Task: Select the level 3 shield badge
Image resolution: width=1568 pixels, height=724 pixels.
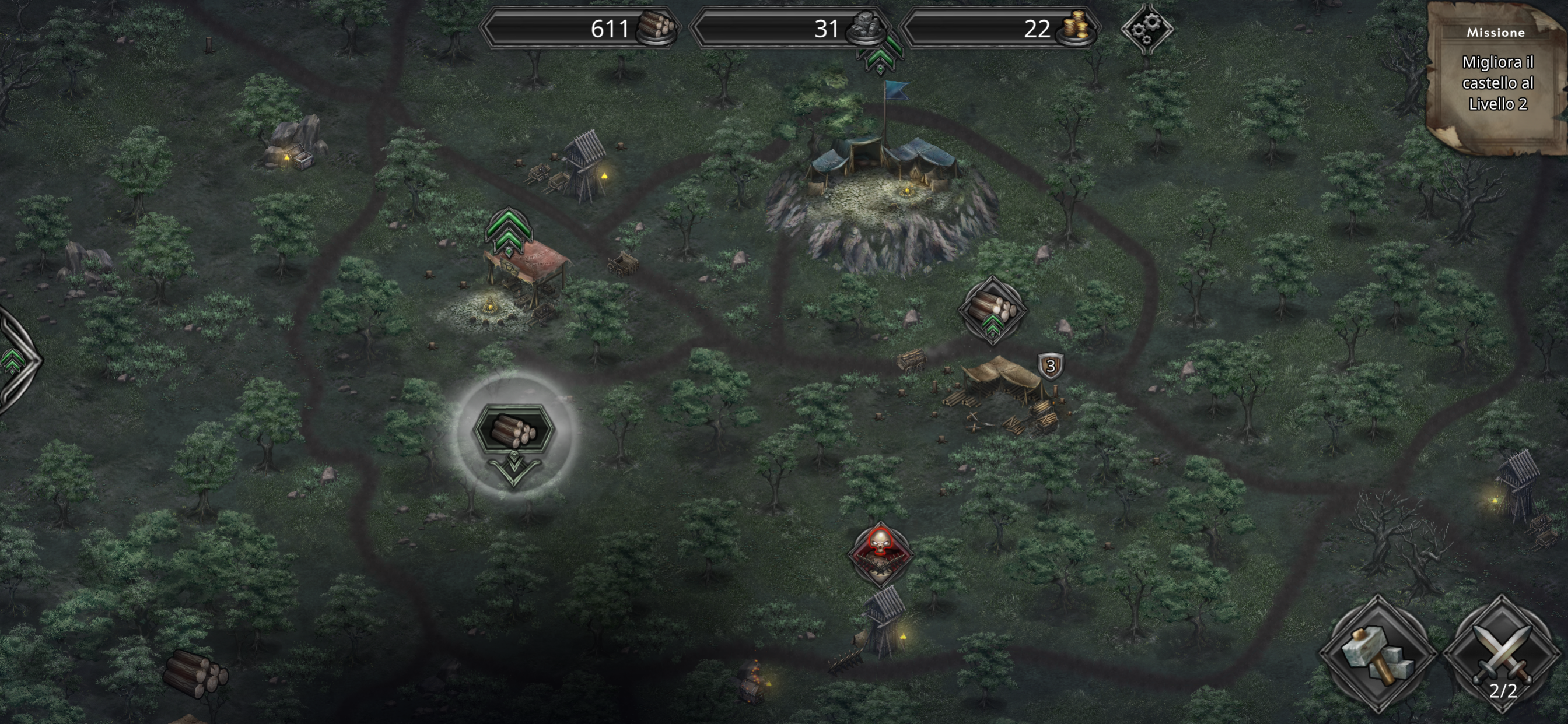Action: tap(1050, 366)
